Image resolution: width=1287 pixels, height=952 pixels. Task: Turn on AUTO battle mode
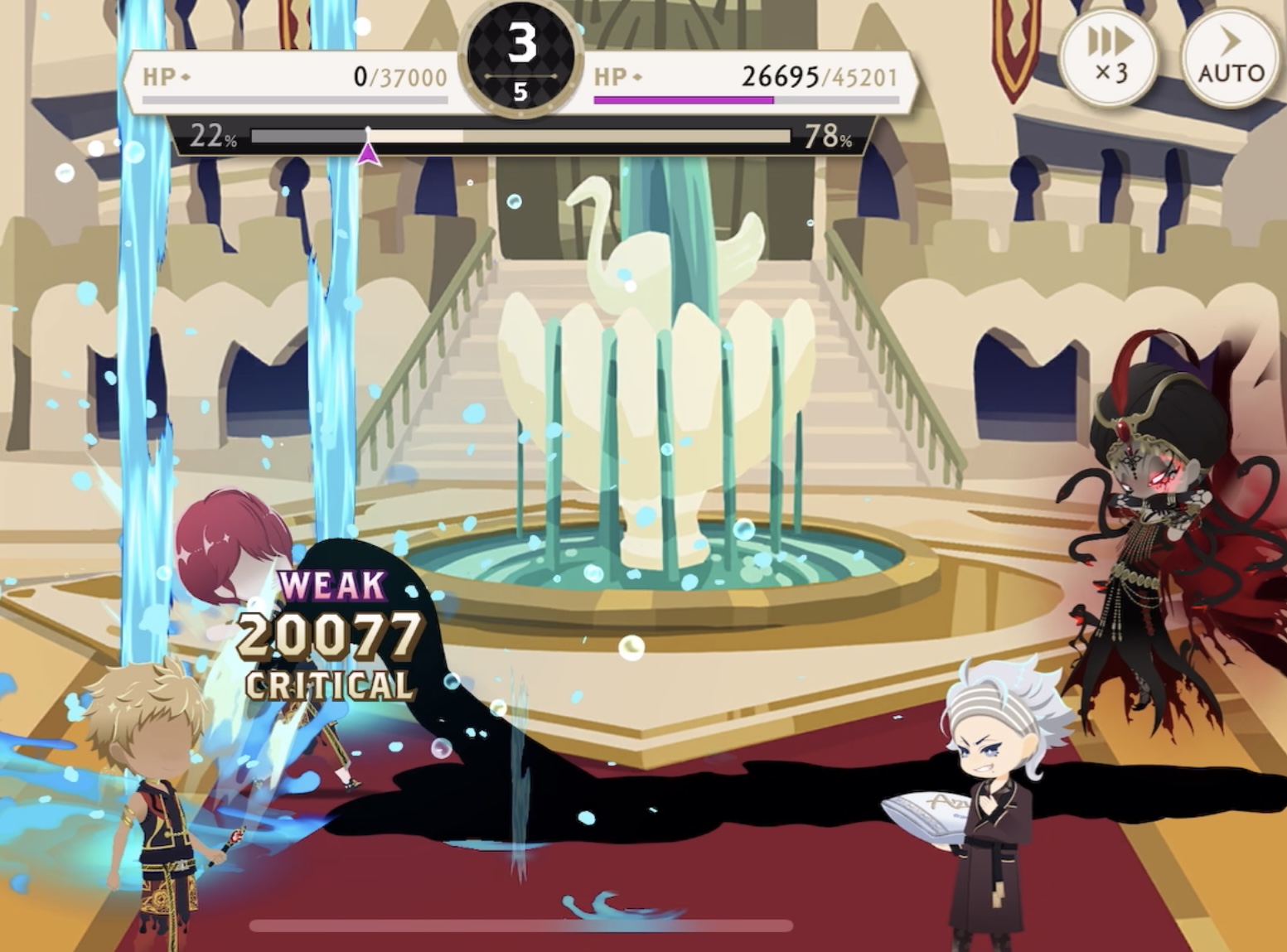tap(1230, 57)
